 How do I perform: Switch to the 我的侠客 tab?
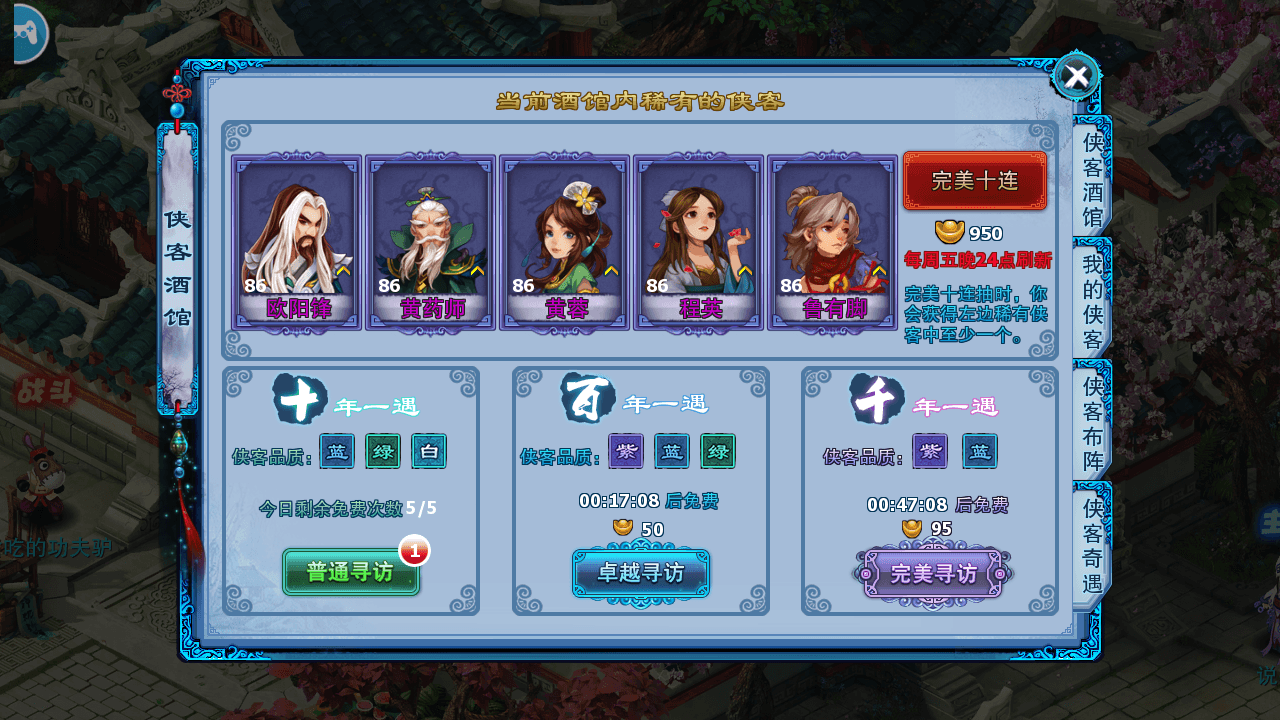1091,299
